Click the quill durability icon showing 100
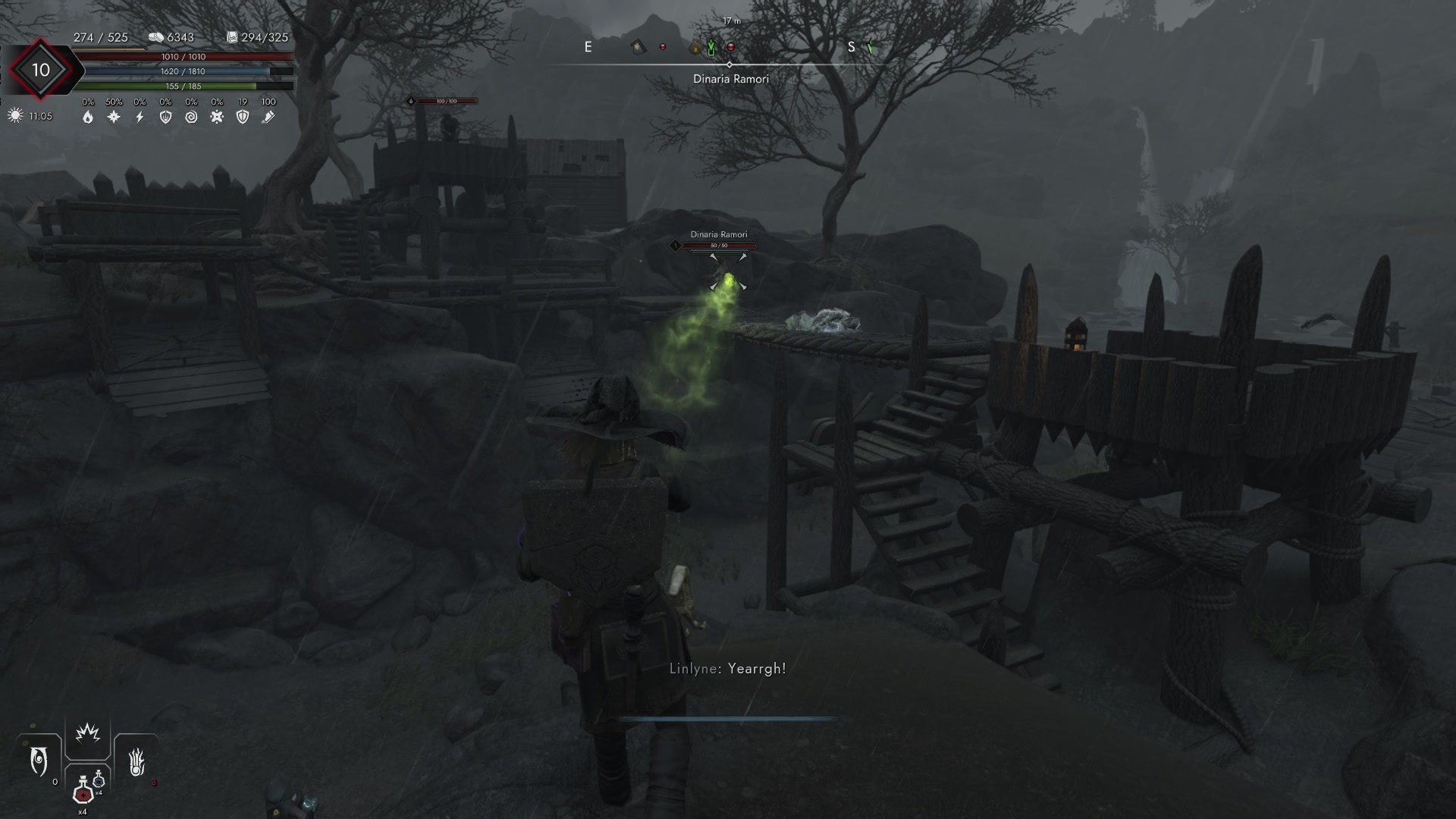The image size is (1456, 819). 269,116
